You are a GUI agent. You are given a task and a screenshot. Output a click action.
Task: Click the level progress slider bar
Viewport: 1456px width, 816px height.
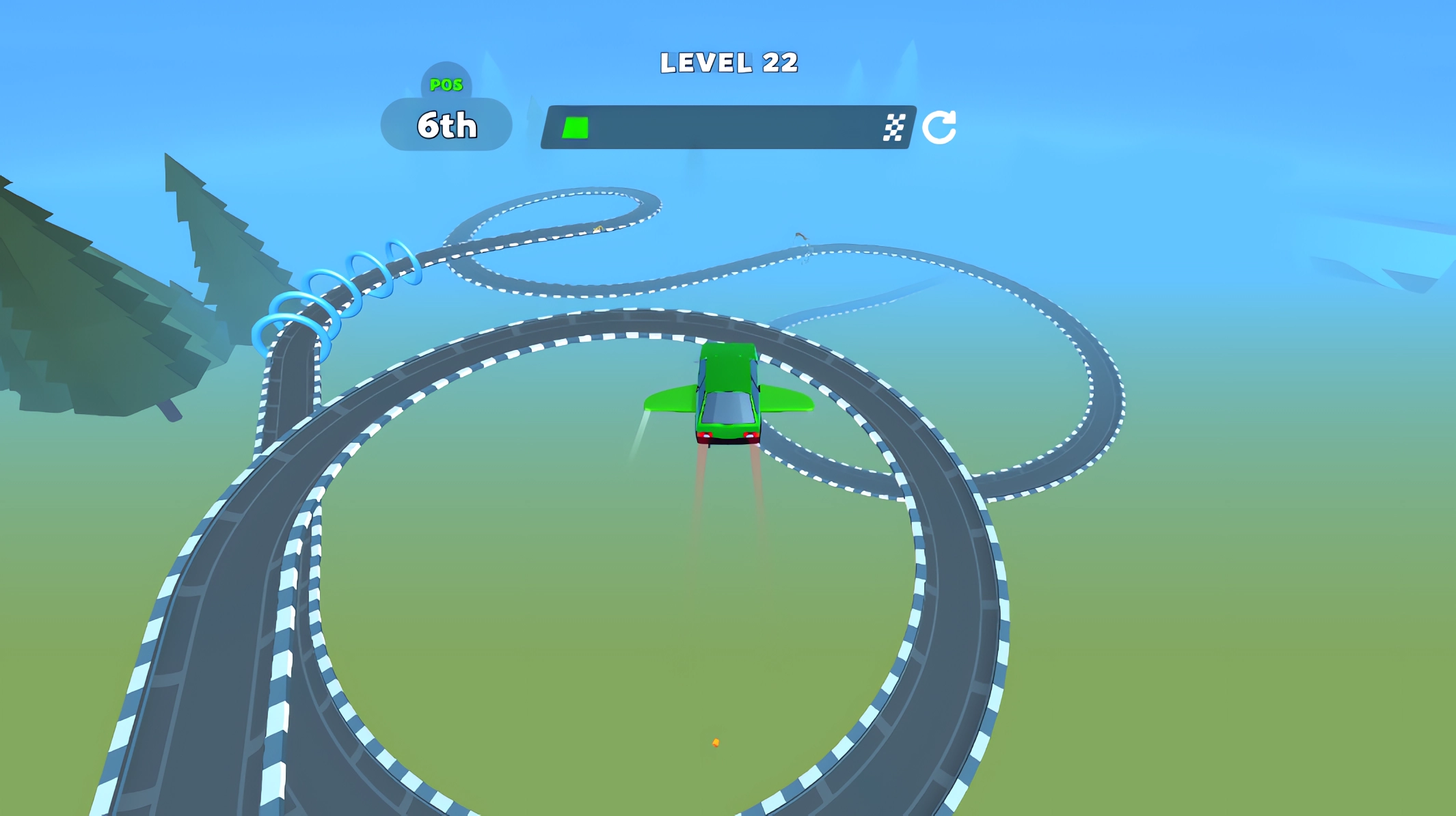[x=725, y=126]
